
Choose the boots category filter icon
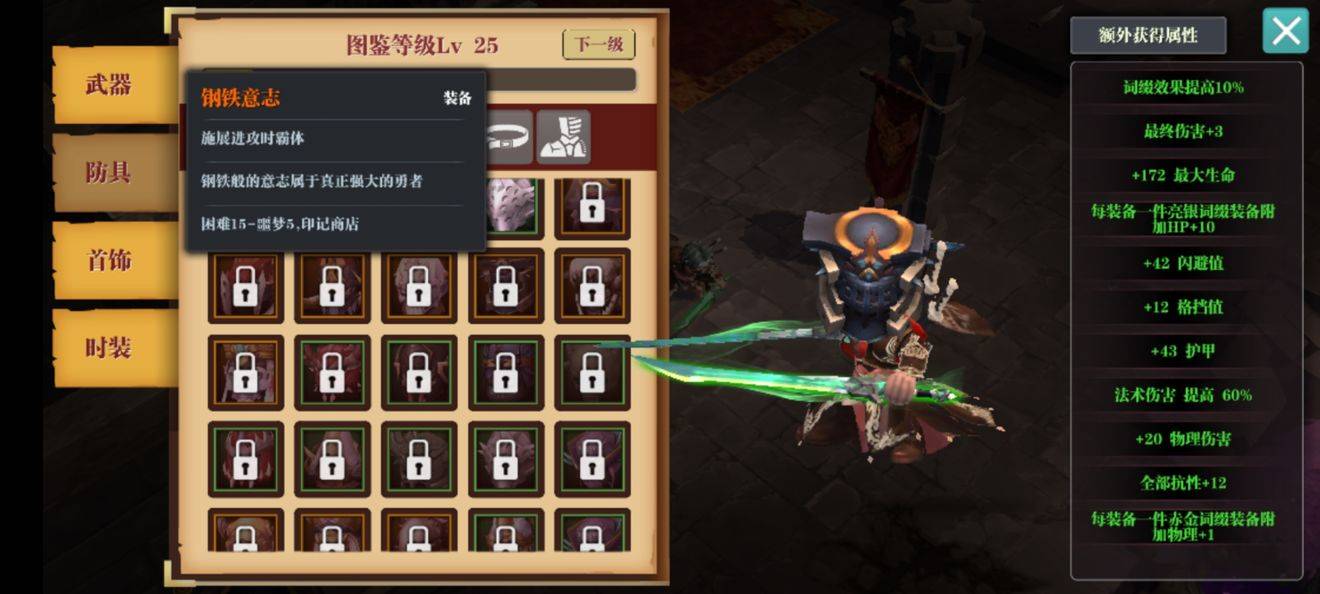coord(563,138)
